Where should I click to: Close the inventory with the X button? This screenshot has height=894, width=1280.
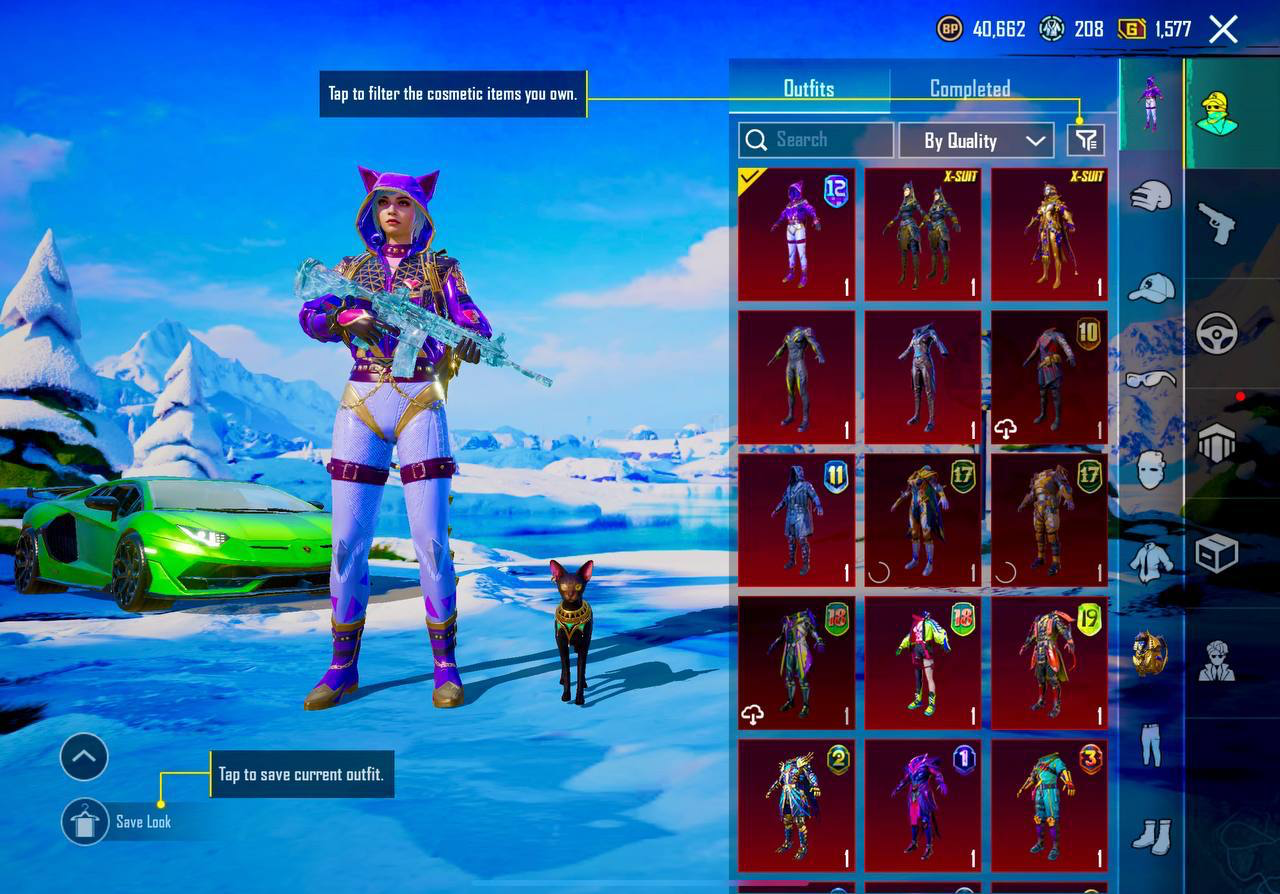point(1223,29)
